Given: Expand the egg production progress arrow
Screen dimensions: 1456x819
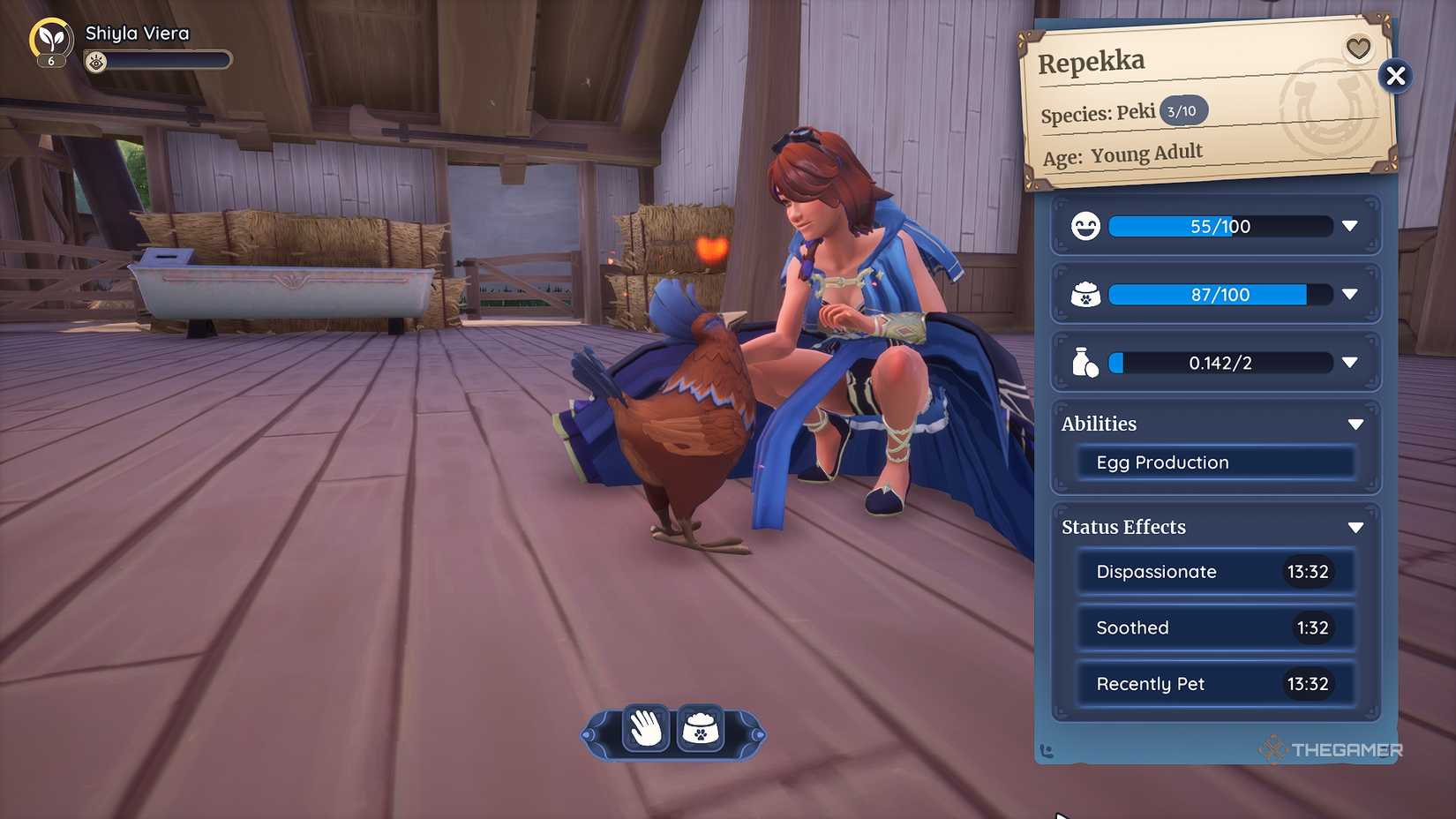Looking at the screenshot, I should [1349, 362].
